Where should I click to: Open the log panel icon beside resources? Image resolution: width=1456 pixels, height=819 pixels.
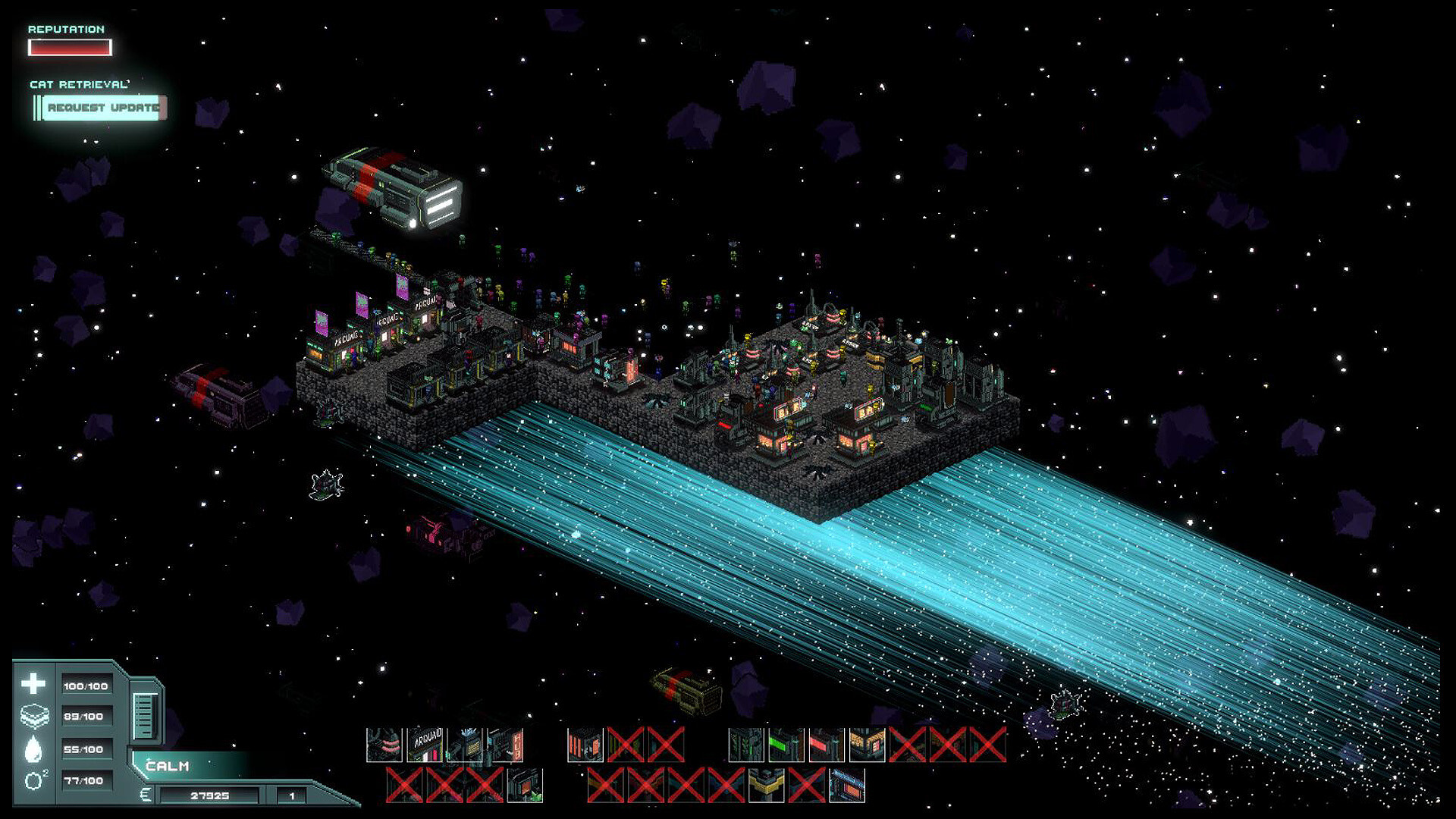click(144, 715)
